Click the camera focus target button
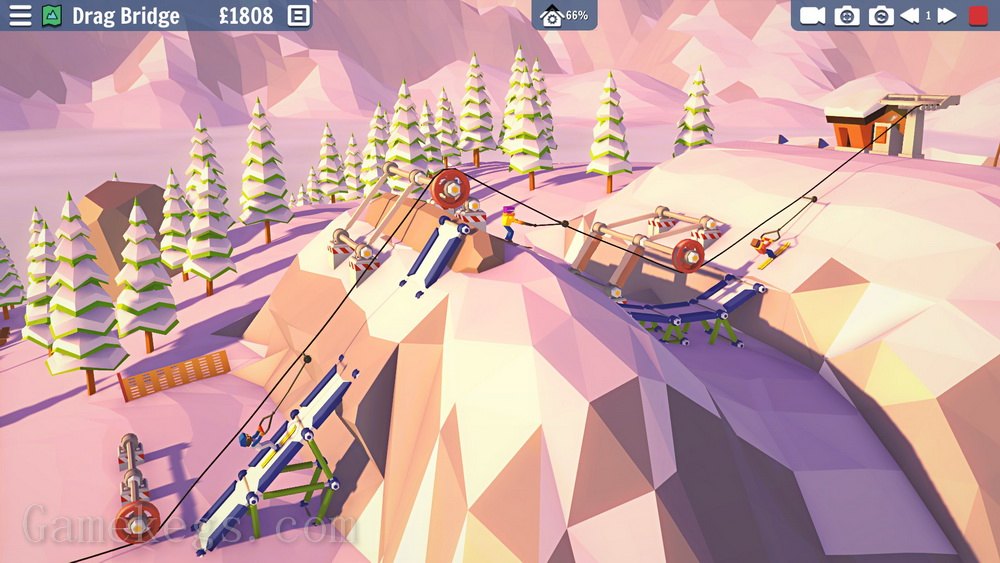 pos(847,16)
